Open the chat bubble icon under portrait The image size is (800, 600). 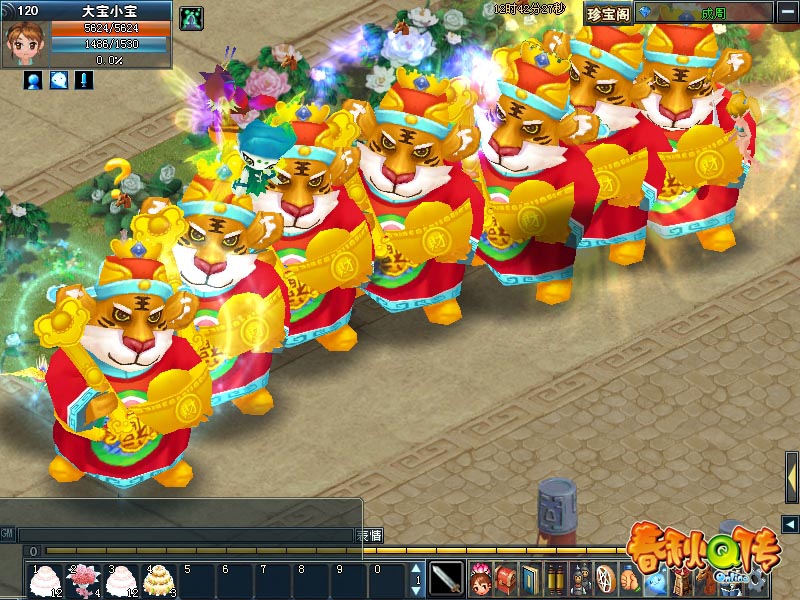pyautogui.click(x=59, y=80)
